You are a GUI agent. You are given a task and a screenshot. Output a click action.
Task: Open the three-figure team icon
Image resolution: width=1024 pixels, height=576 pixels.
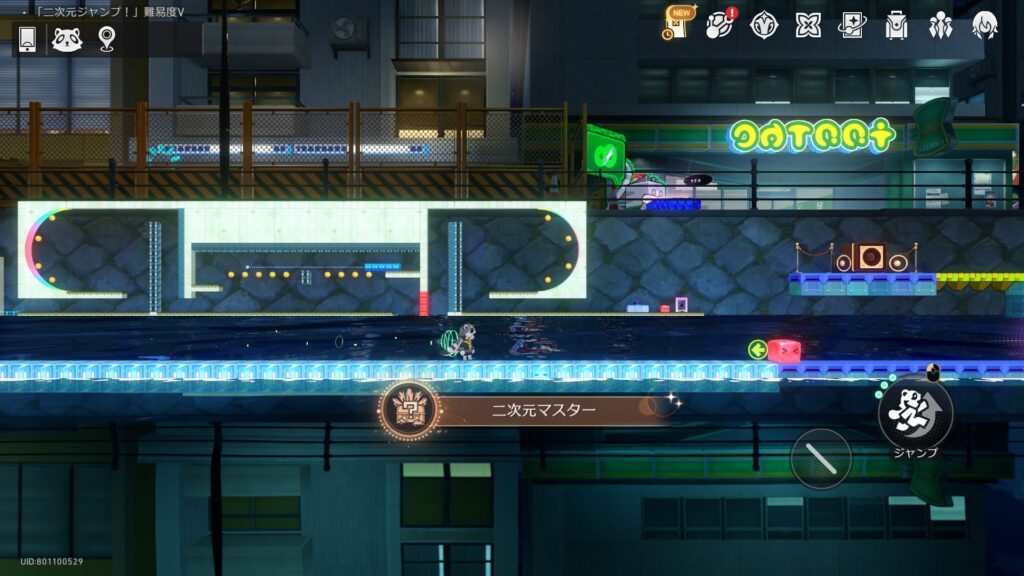click(x=940, y=25)
